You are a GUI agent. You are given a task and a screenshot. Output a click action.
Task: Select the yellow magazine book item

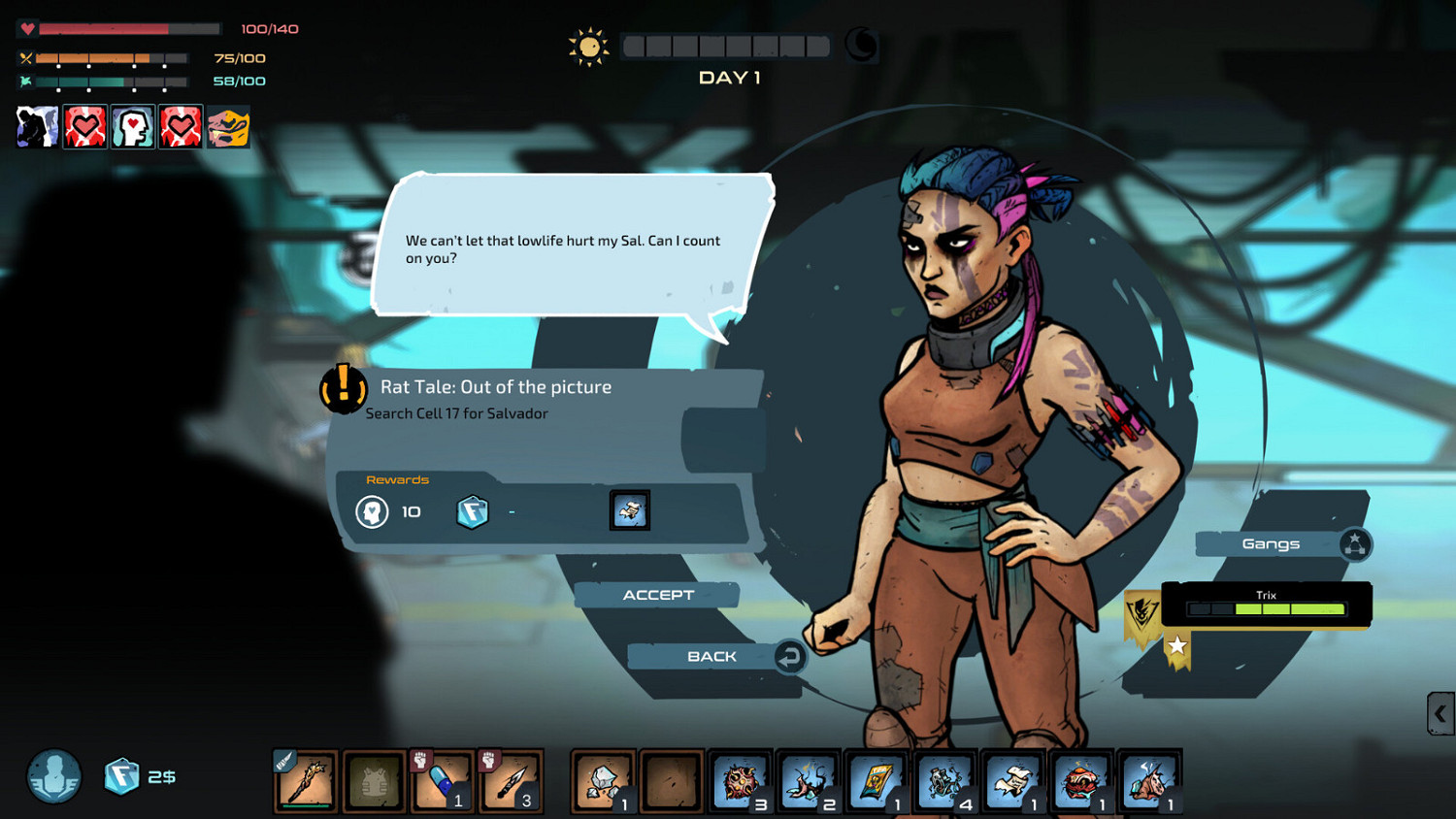point(876,781)
